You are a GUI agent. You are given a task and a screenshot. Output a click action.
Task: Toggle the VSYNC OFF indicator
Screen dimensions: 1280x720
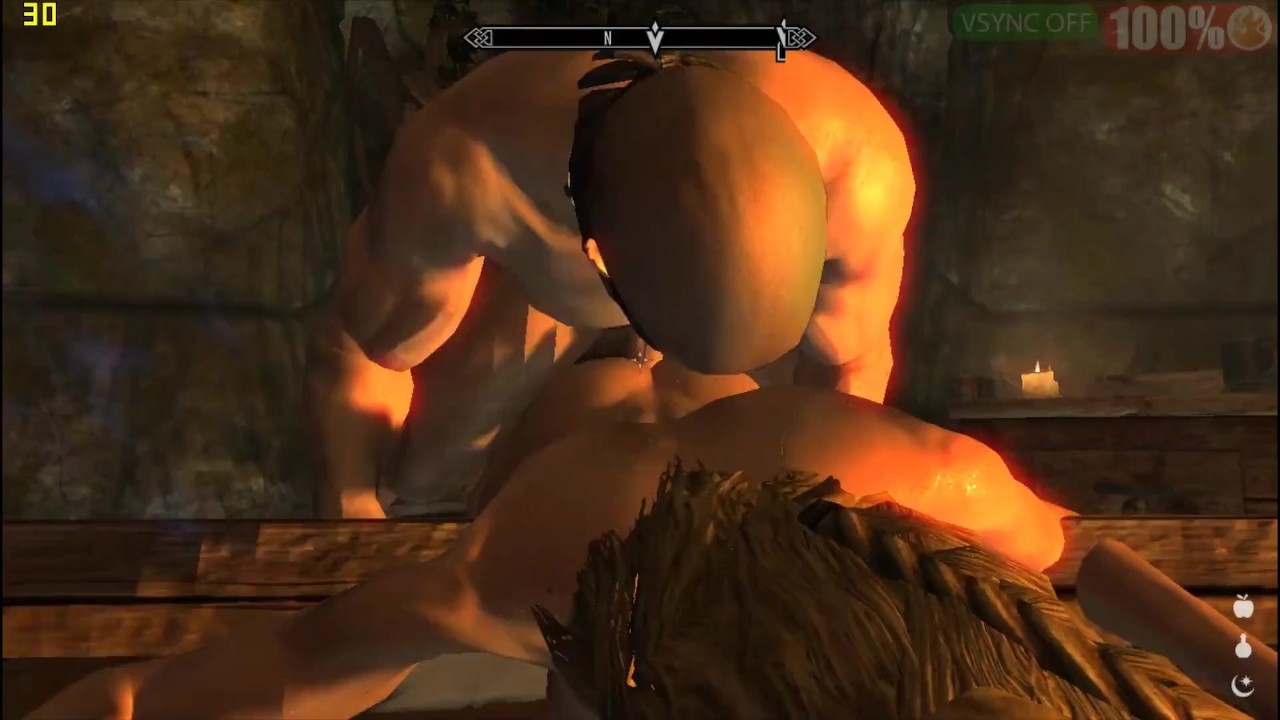[1024, 23]
